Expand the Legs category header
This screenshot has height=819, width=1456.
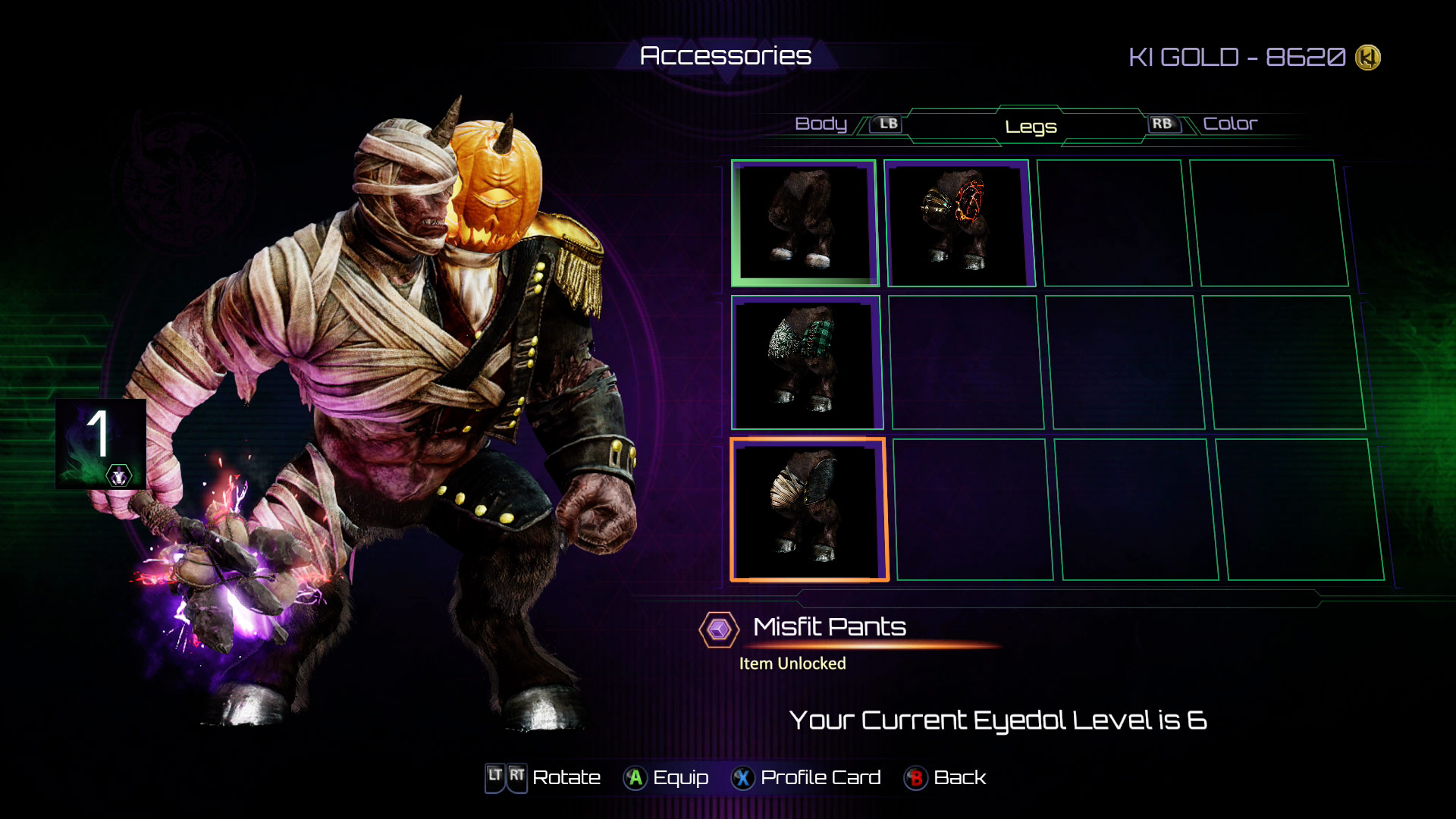(1030, 126)
